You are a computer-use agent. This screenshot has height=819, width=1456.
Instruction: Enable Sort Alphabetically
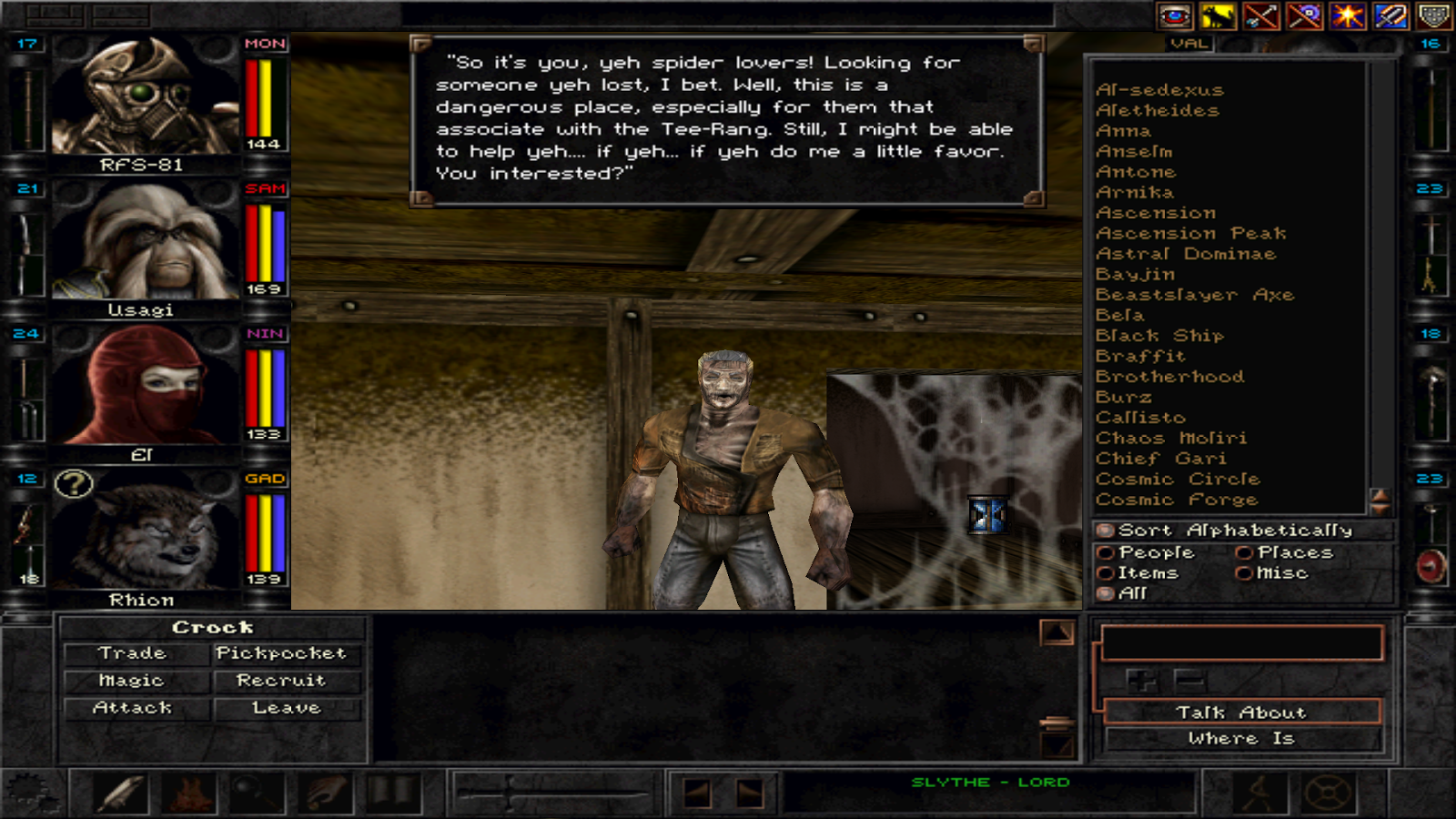1106,530
